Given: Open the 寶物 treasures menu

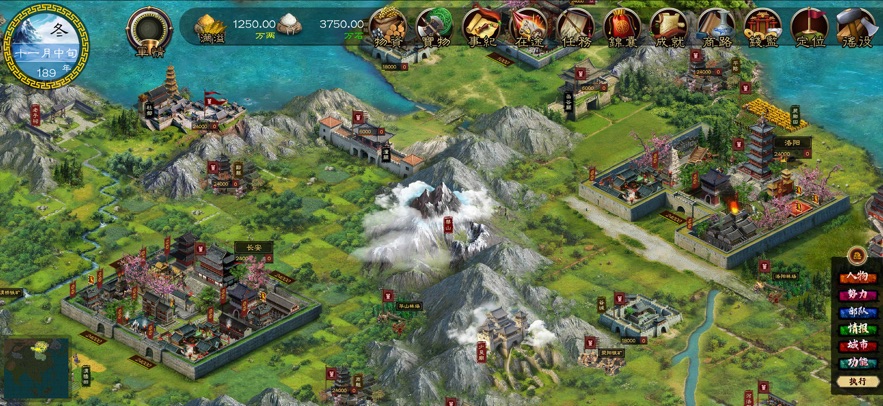Looking at the screenshot, I should pyautogui.click(x=434, y=26).
